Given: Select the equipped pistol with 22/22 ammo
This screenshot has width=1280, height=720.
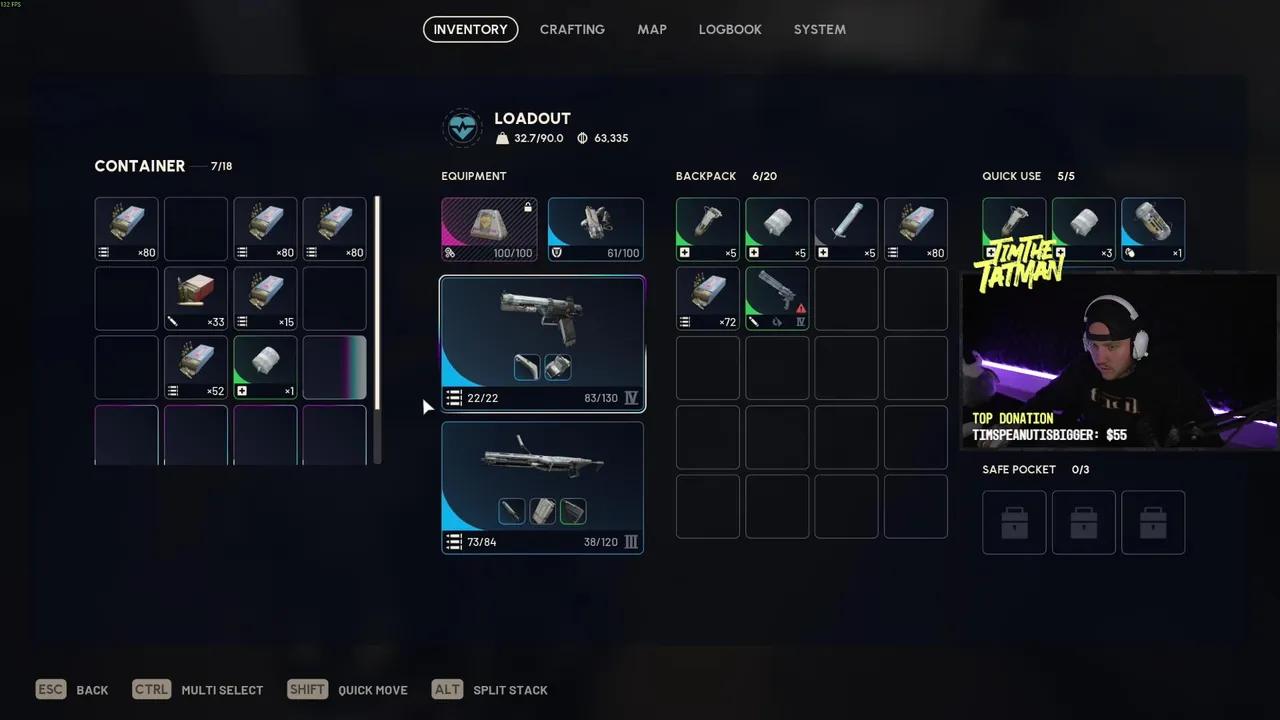Looking at the screenshot, I should 542,343.
